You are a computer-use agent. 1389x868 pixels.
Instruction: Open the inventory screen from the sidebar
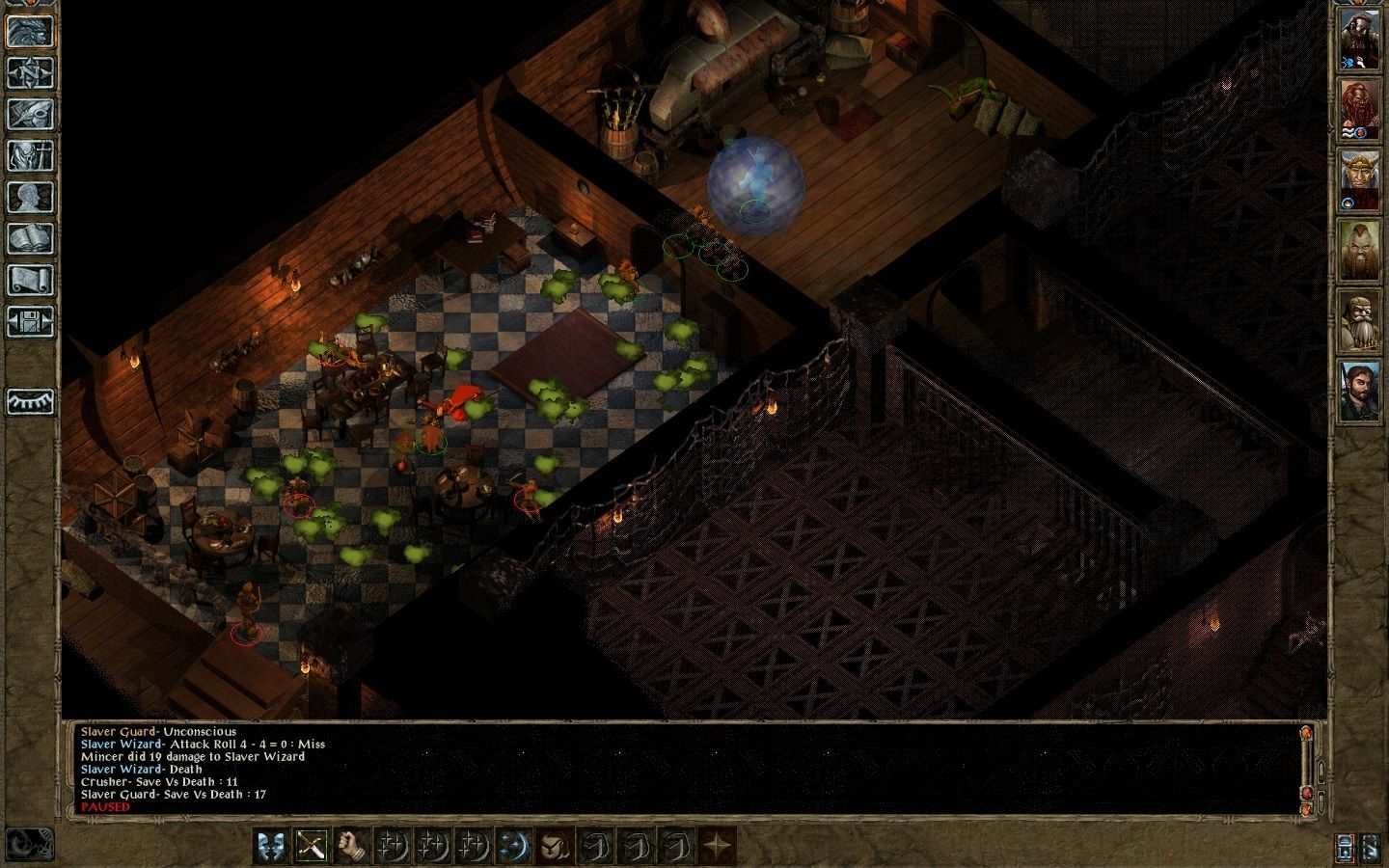(x=30, y=155)
